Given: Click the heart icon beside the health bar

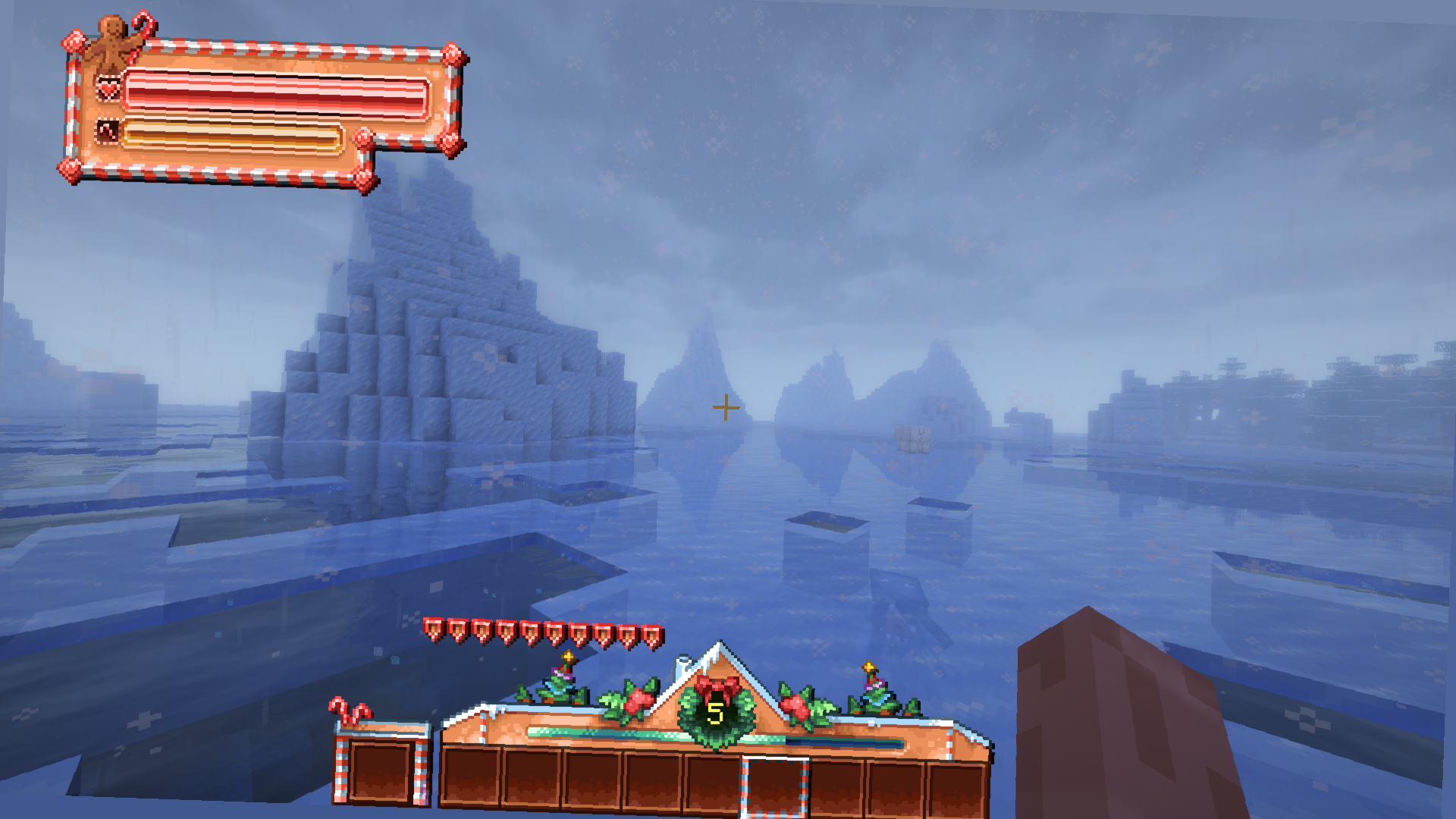Looking at the screenshot, I should click(108, 89).
